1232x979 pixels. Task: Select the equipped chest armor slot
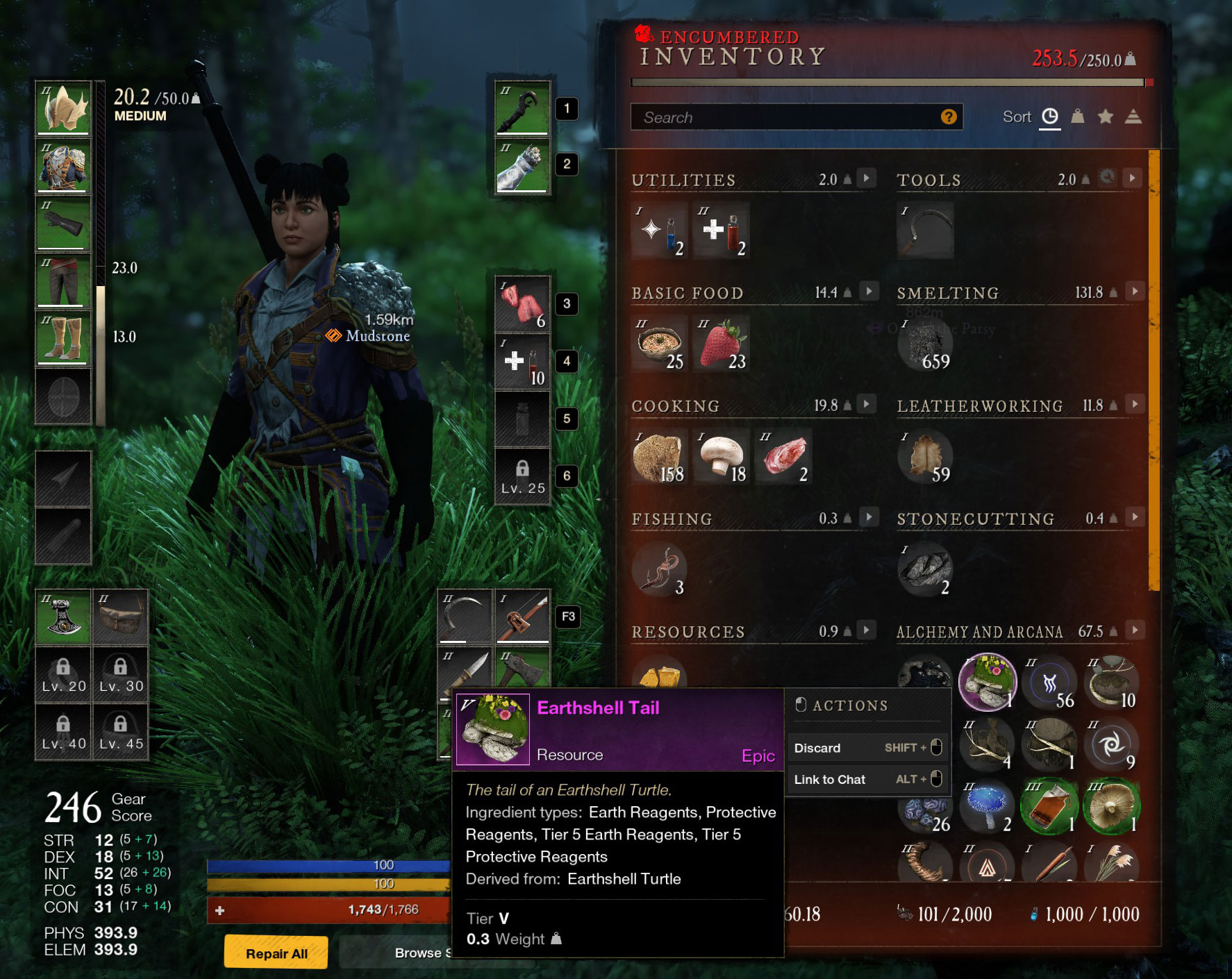(x=63, y=166)
